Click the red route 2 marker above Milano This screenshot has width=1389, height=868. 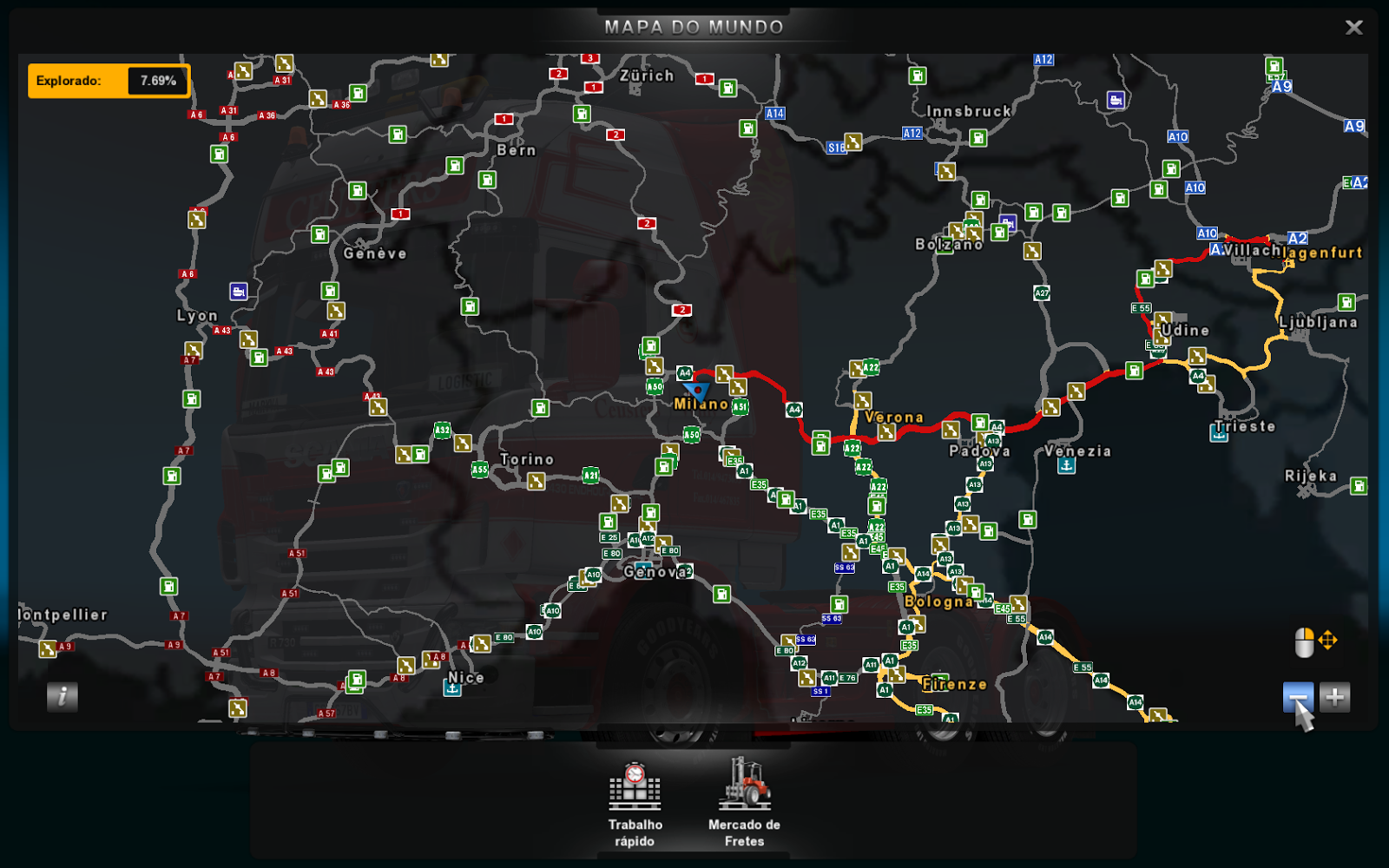[x=682, y=308]
